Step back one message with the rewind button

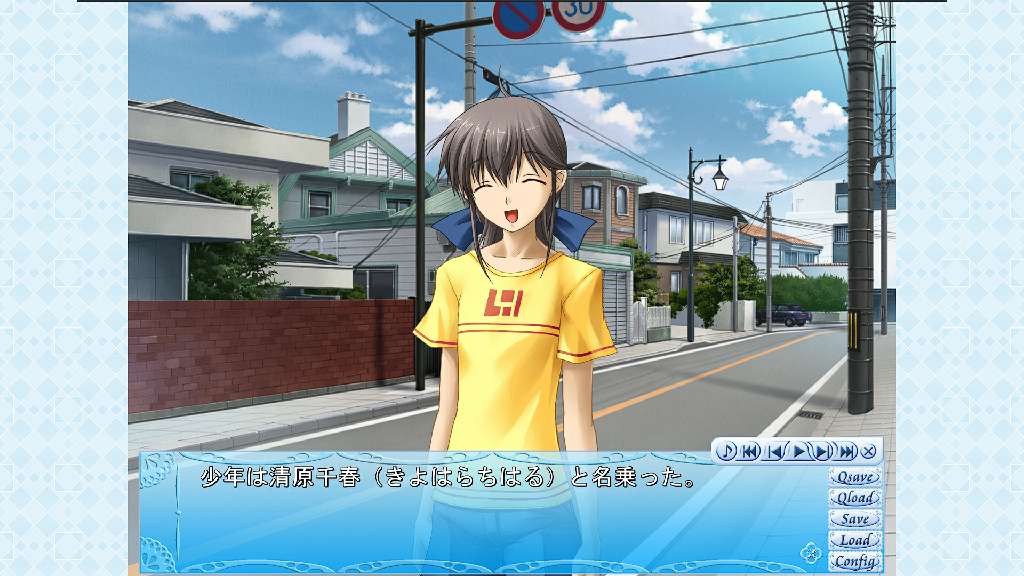[774, 451]
